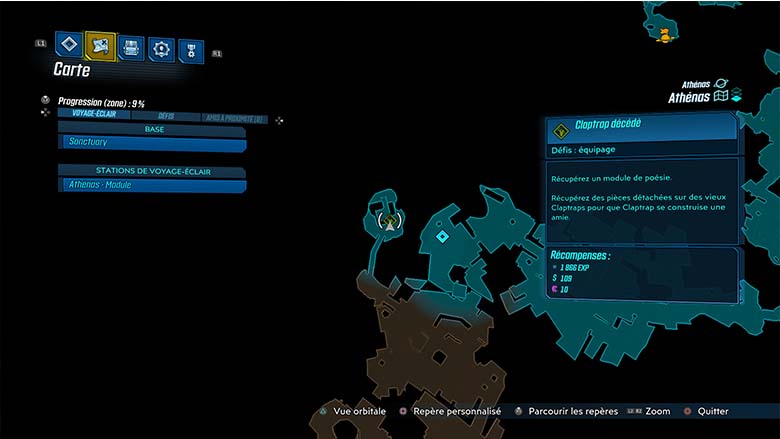780x439 pixels.
Task: Open the medal challenges tab
Action: point(190,50)
